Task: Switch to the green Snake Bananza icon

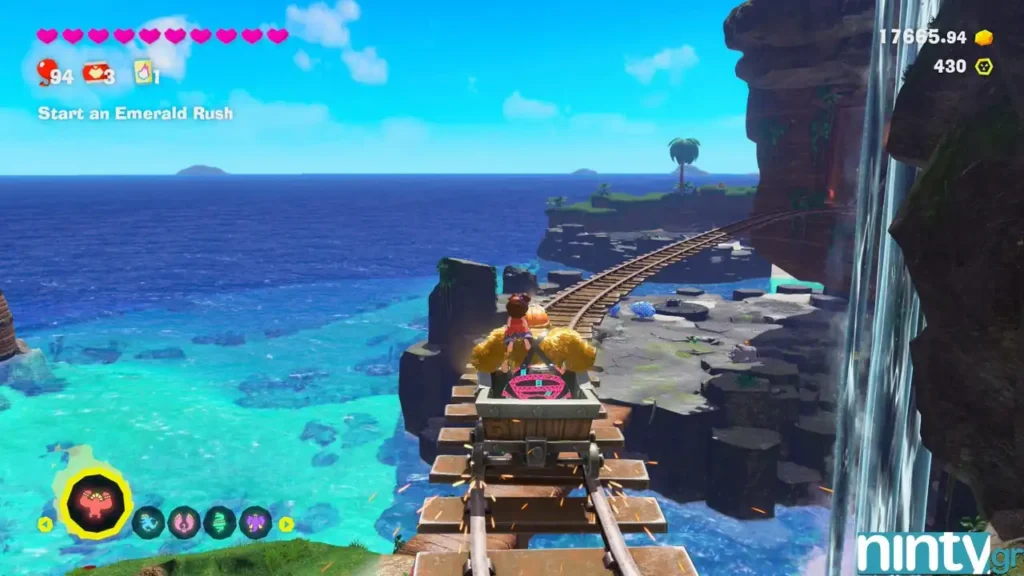Action: (x=220, y=522)
